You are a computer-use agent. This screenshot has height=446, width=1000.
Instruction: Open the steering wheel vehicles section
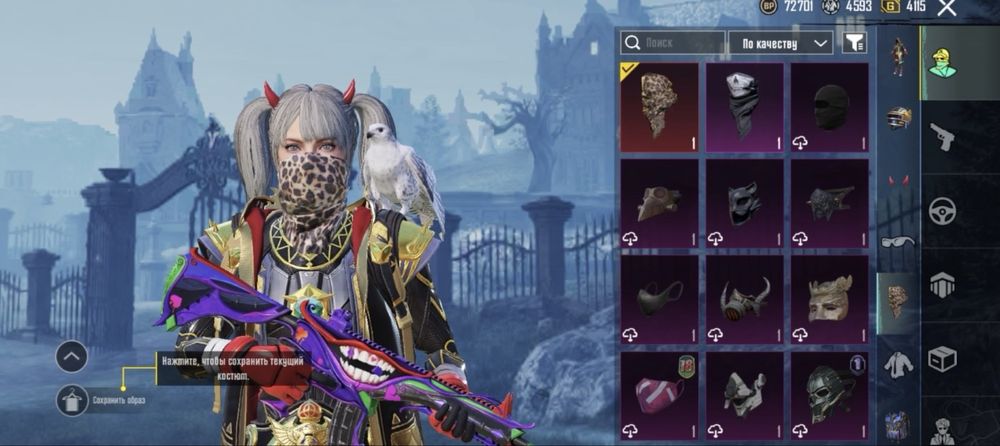(x=942, y=211)
